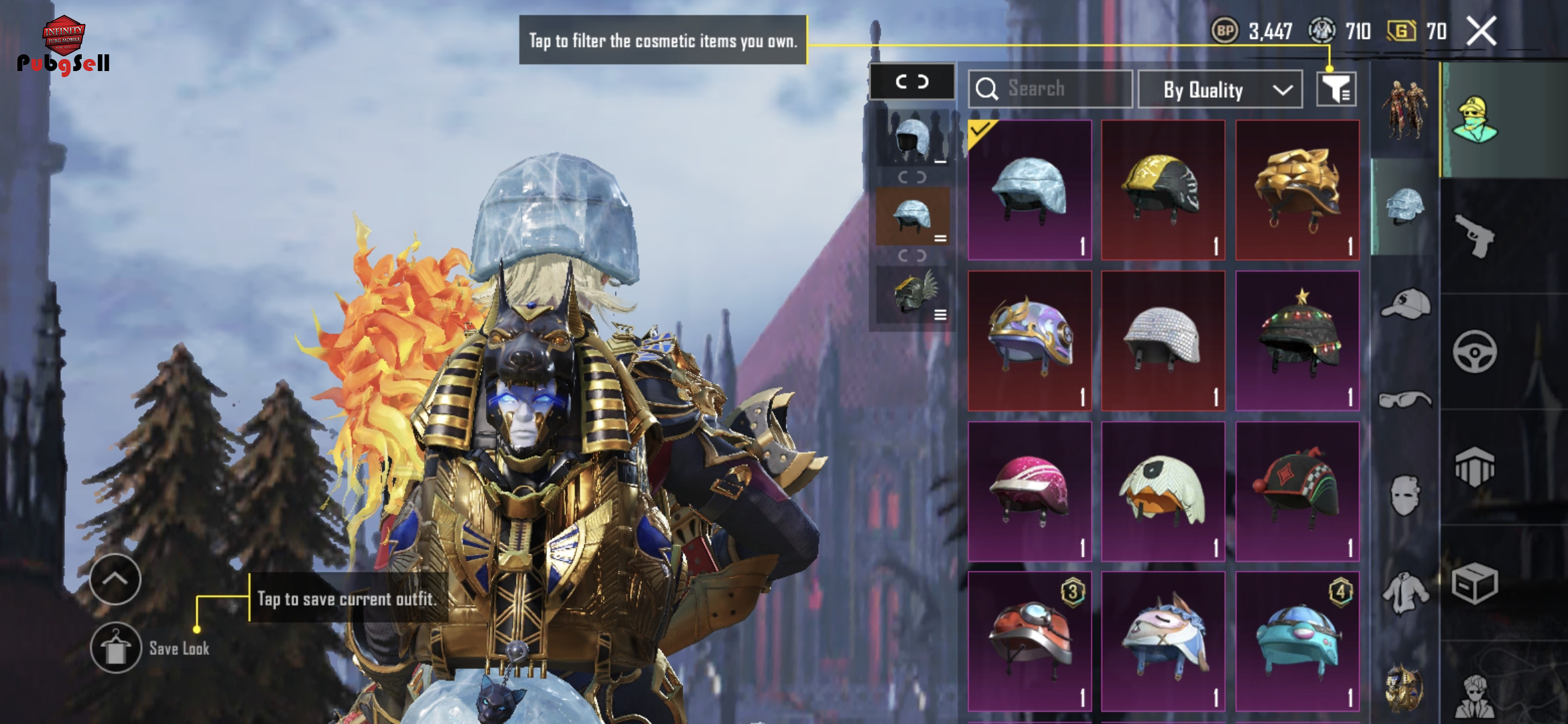Save the current look

point(116,648)
